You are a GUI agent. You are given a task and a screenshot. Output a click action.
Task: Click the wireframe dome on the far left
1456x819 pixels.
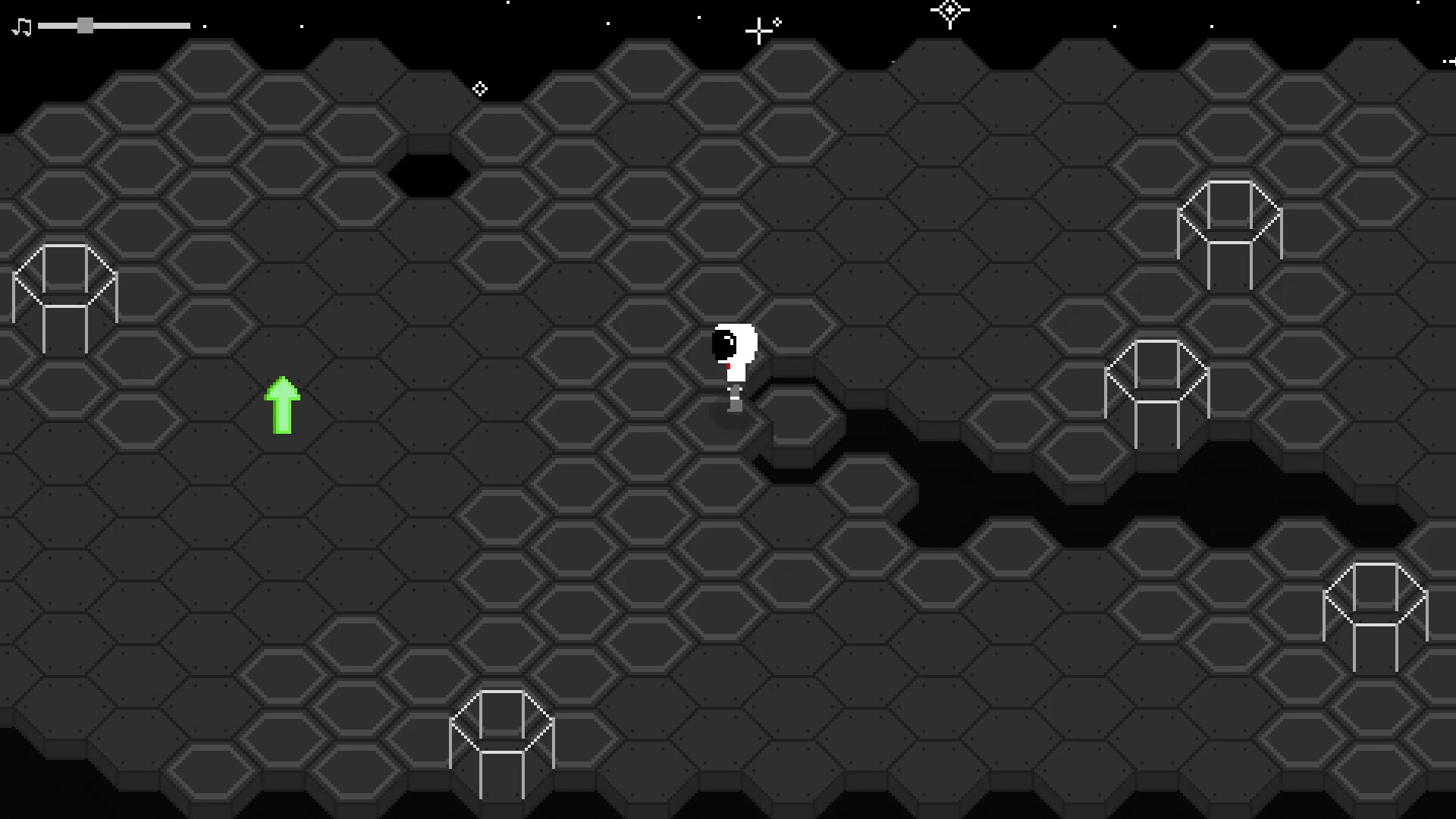[x=64, y=296]
